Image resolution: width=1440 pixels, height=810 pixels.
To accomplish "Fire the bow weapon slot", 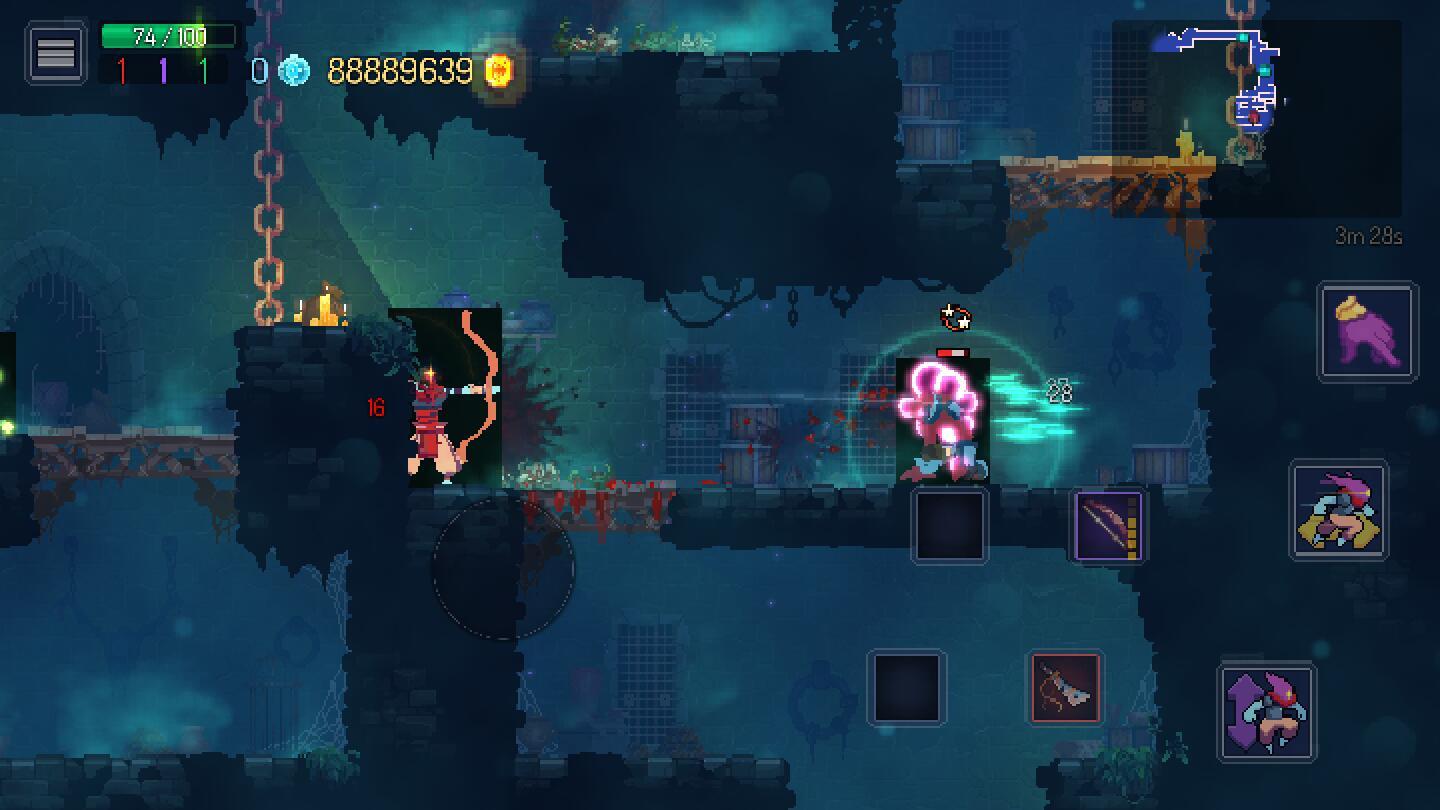I will (x=1108, y=524).
